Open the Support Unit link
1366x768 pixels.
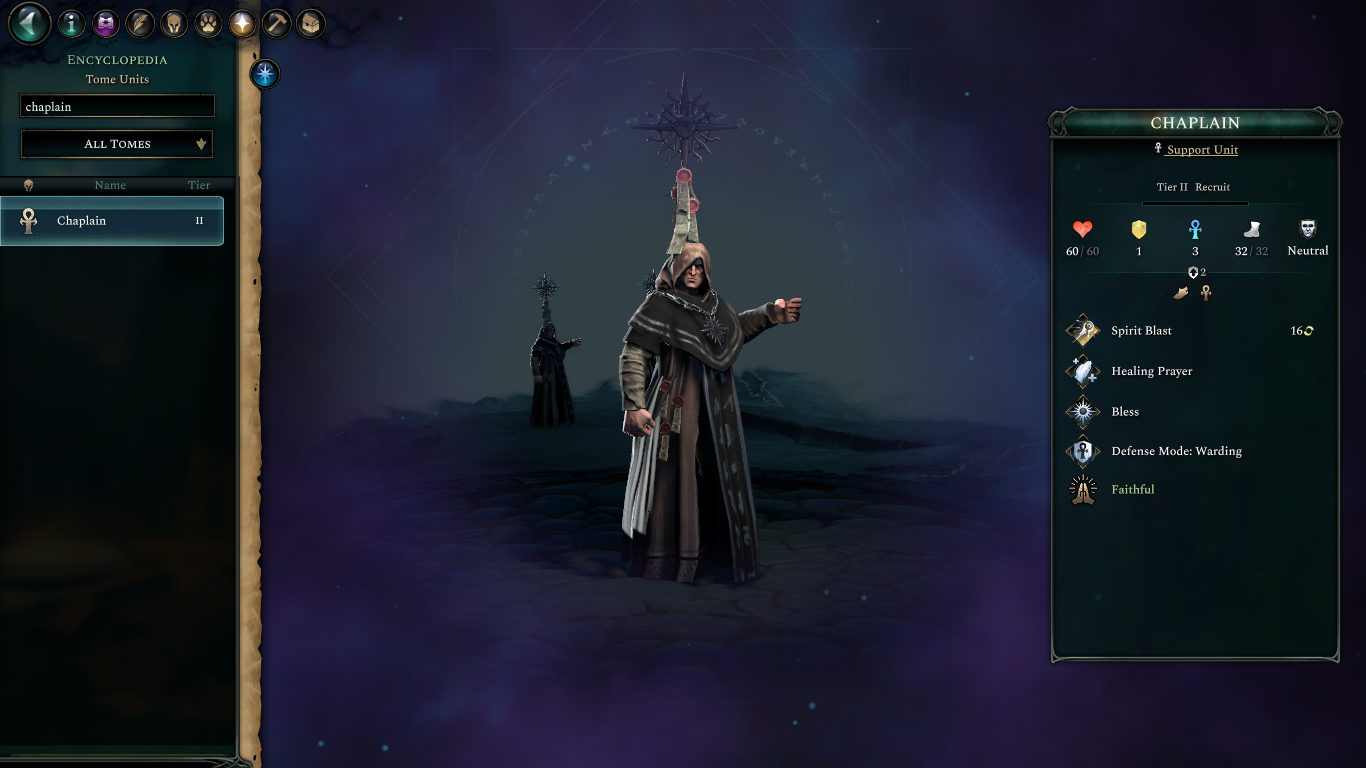(1202, 149)
